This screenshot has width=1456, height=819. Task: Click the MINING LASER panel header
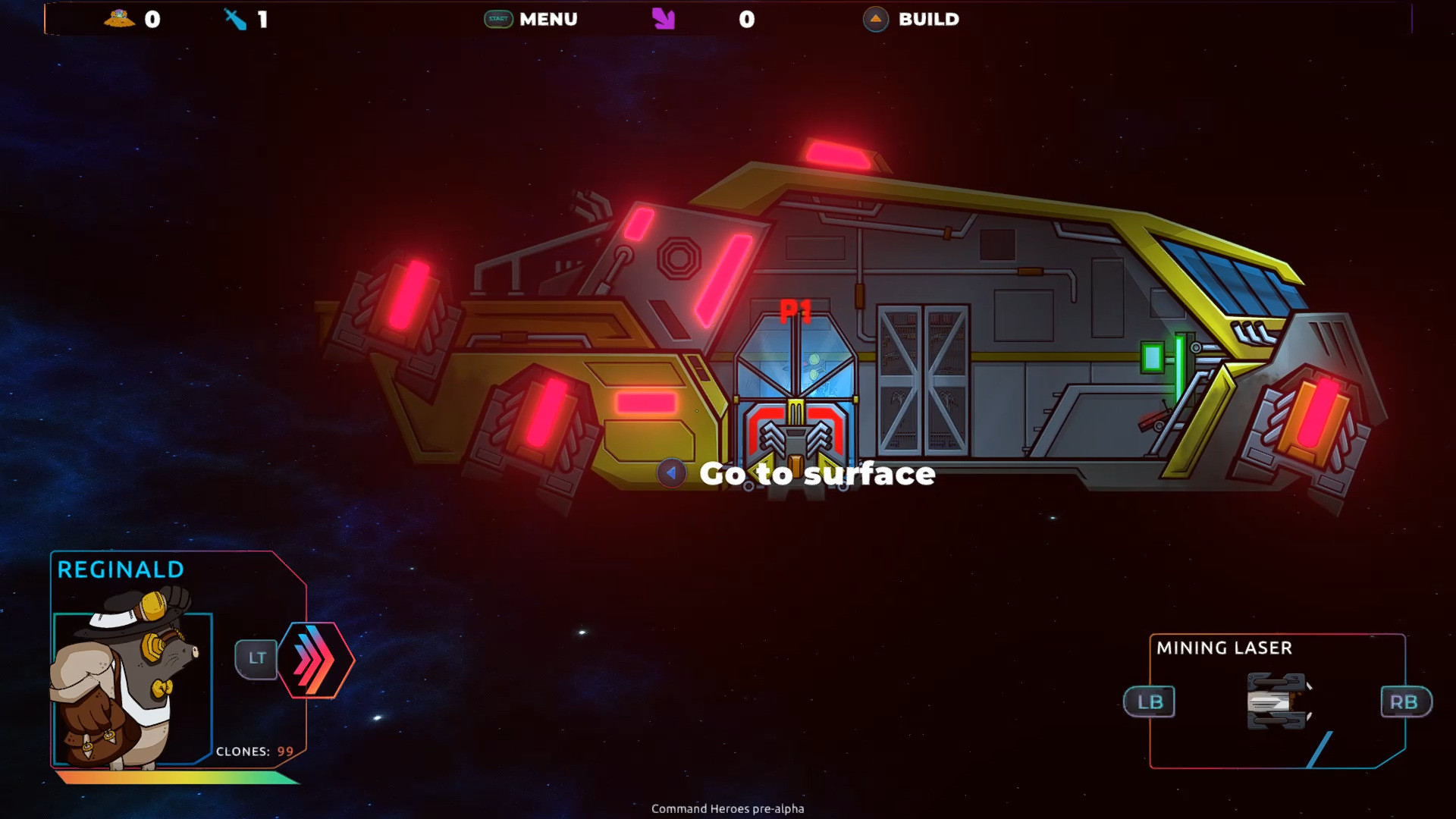1224,648
